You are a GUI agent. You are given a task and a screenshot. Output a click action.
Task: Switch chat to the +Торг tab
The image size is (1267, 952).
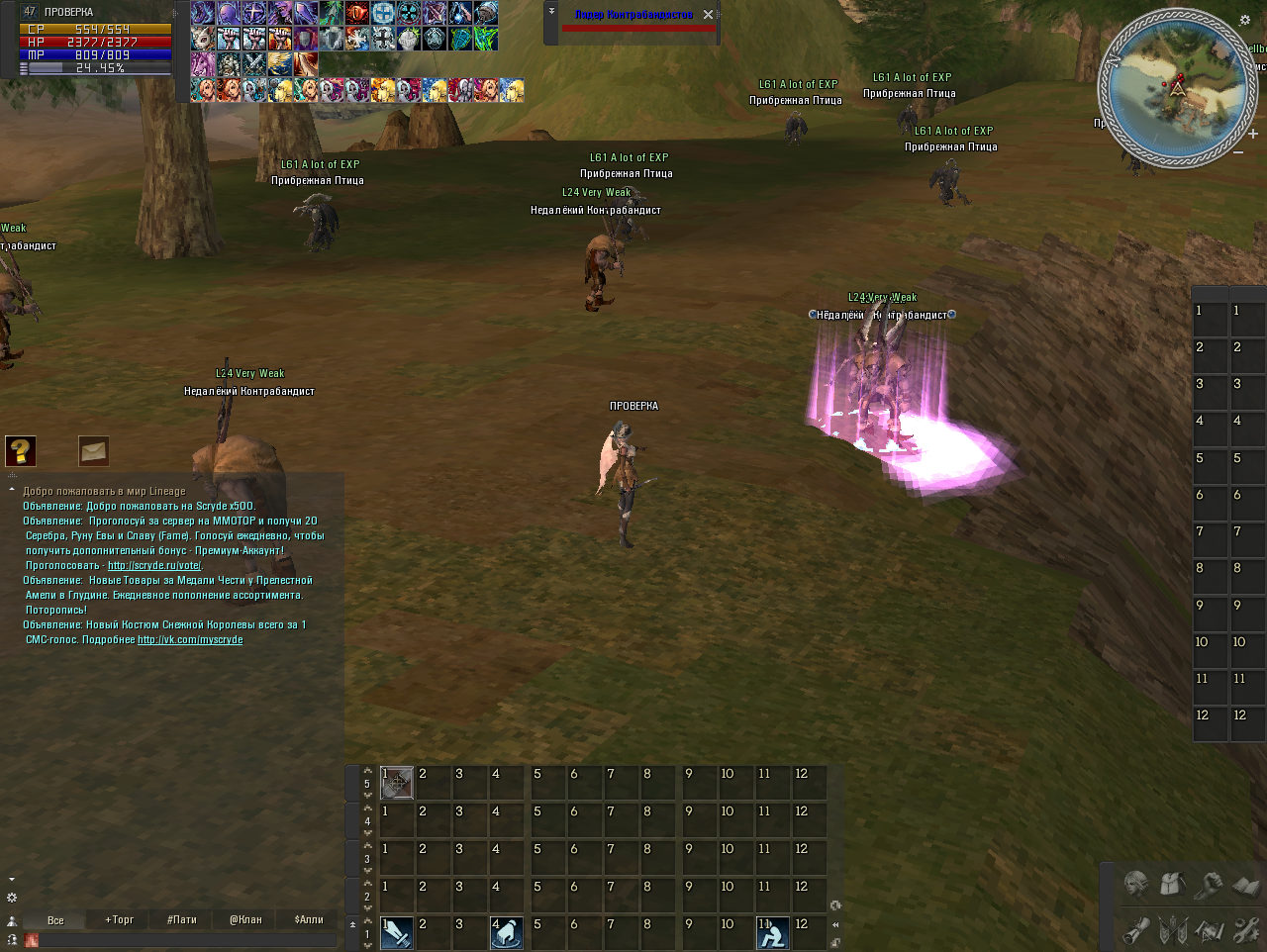(119, 919)
